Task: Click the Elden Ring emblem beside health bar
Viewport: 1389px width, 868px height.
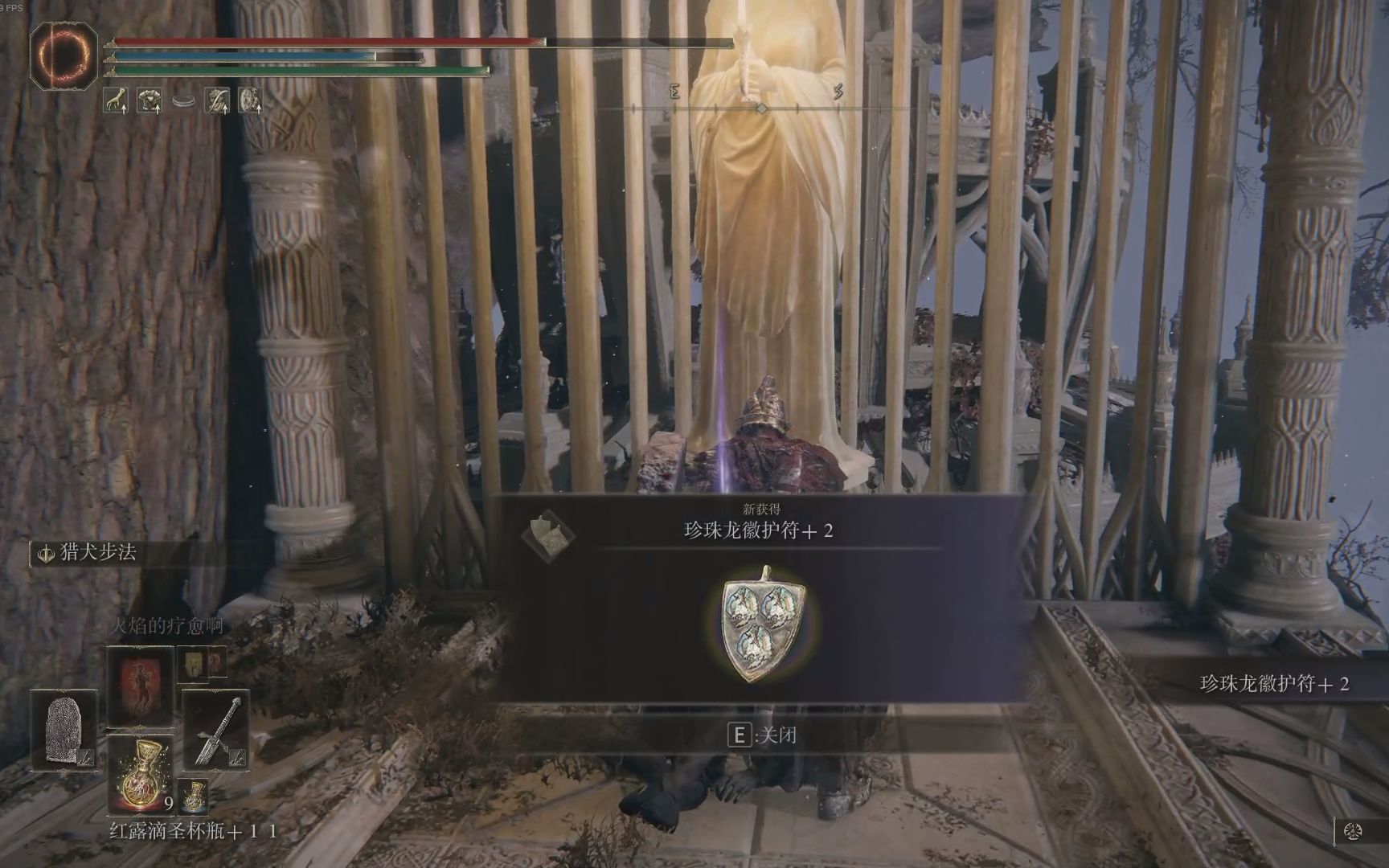Action: 64,55
